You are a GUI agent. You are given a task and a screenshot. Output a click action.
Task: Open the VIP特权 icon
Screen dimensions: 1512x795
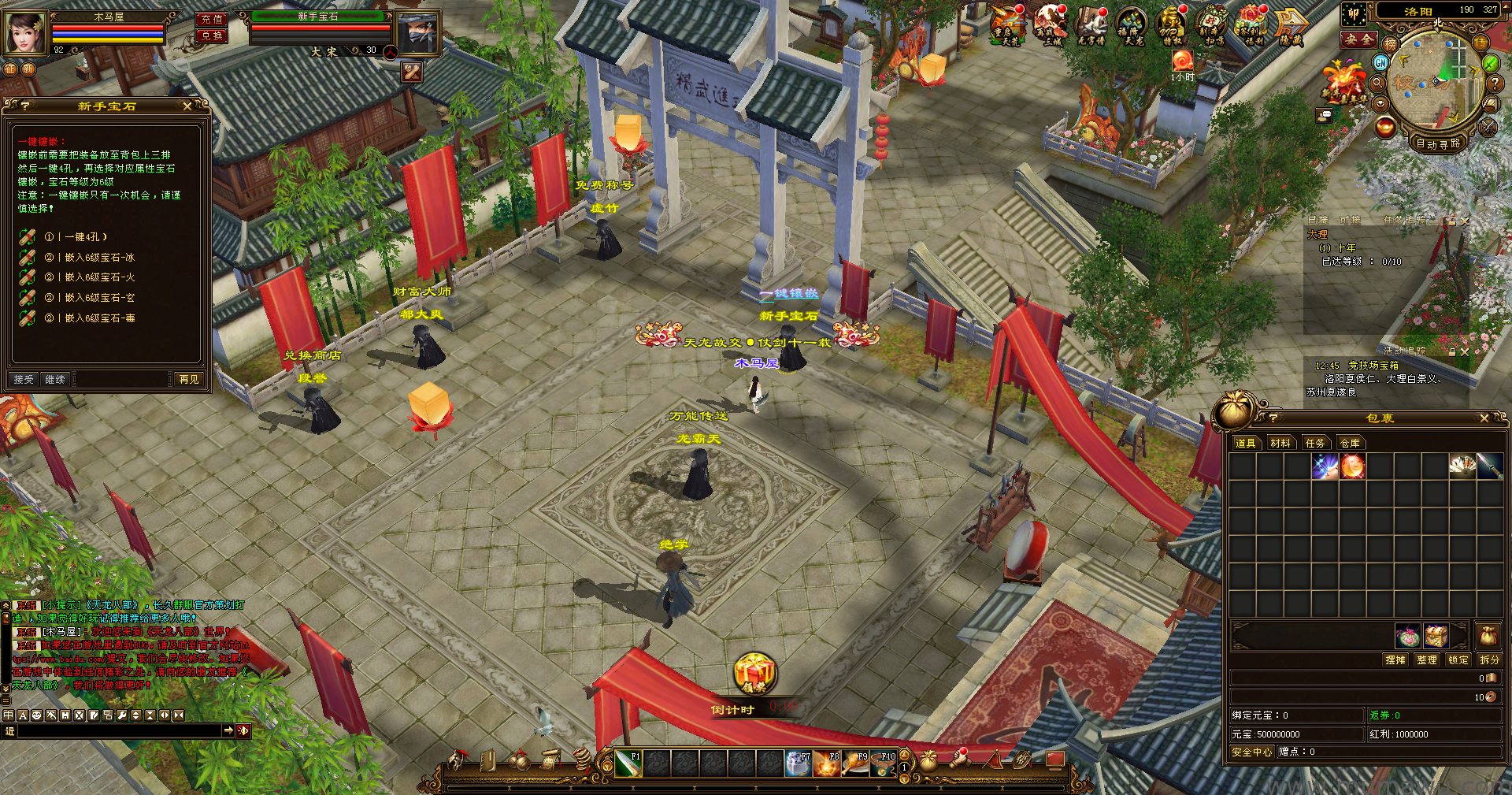(1172, 26)
